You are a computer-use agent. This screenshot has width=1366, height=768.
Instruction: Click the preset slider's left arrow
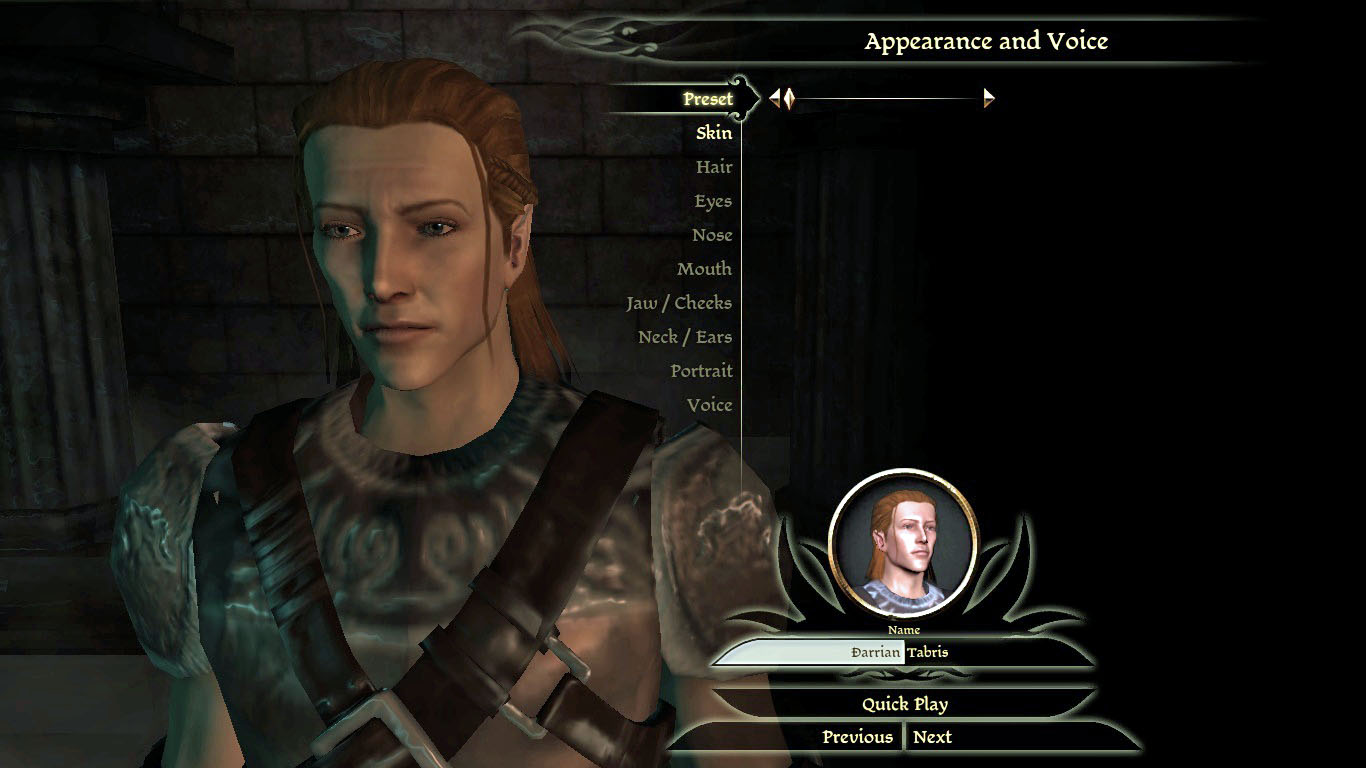click(x=773, y=98)
